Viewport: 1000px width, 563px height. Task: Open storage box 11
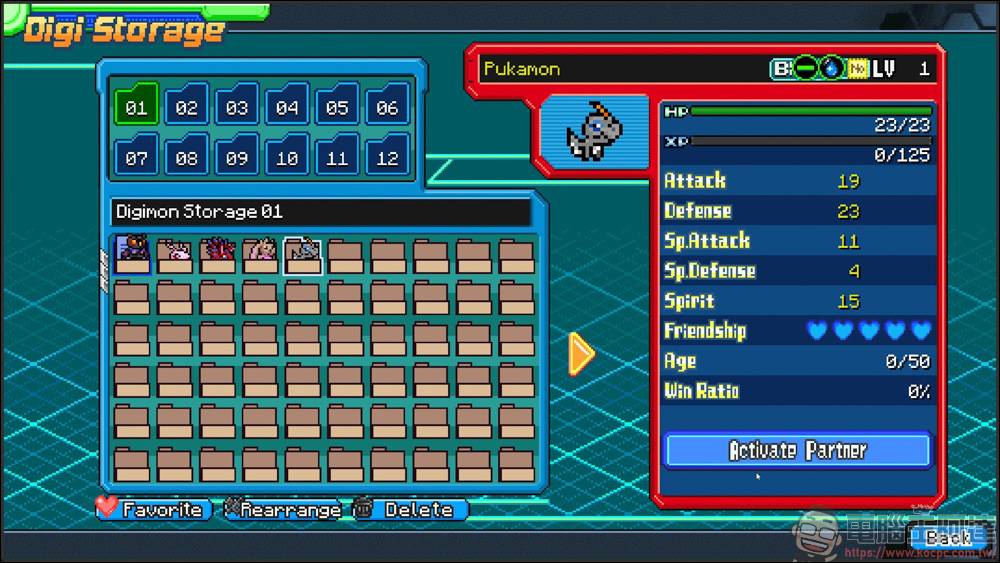click(337, 157)
